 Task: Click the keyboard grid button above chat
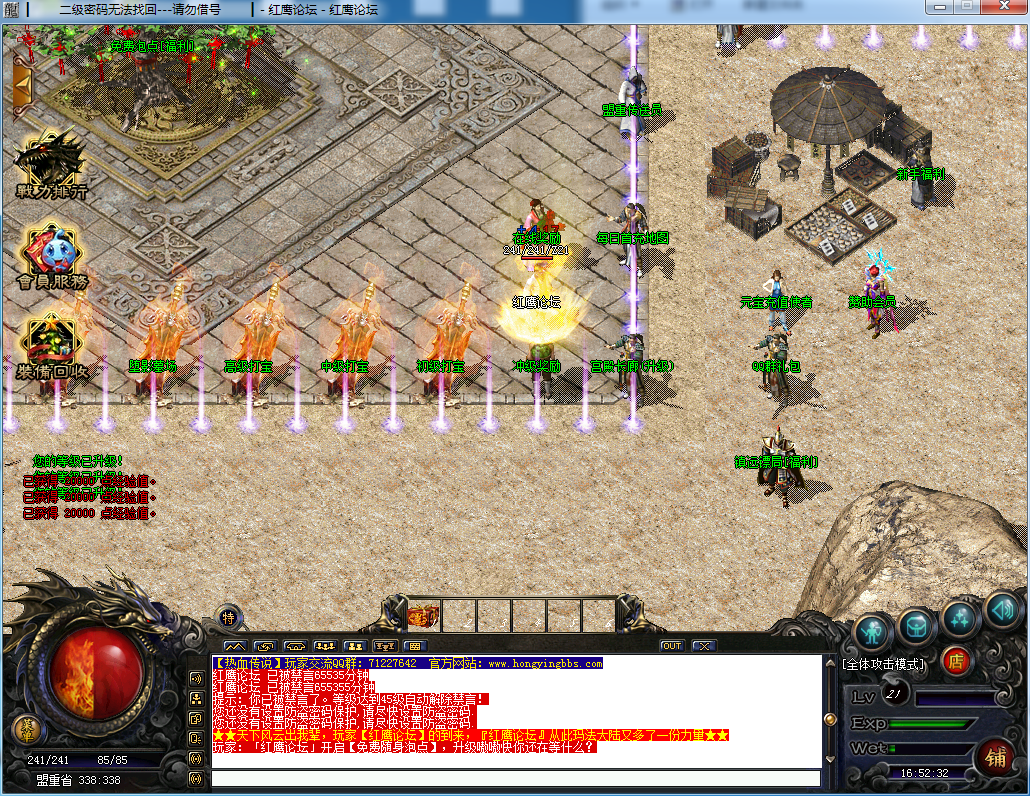click(415, 646)
